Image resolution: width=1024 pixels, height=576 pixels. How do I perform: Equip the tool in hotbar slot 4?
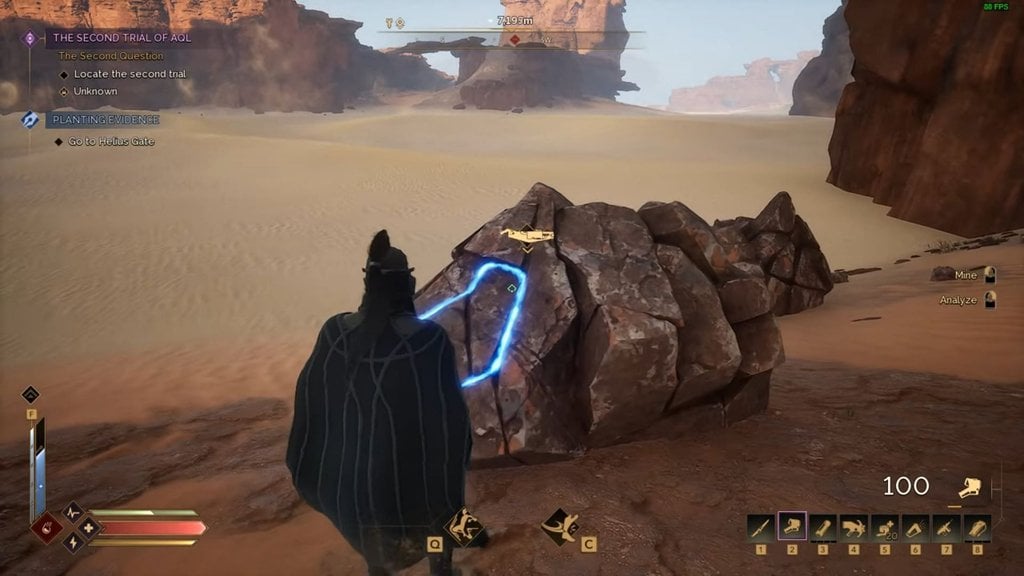854,527
